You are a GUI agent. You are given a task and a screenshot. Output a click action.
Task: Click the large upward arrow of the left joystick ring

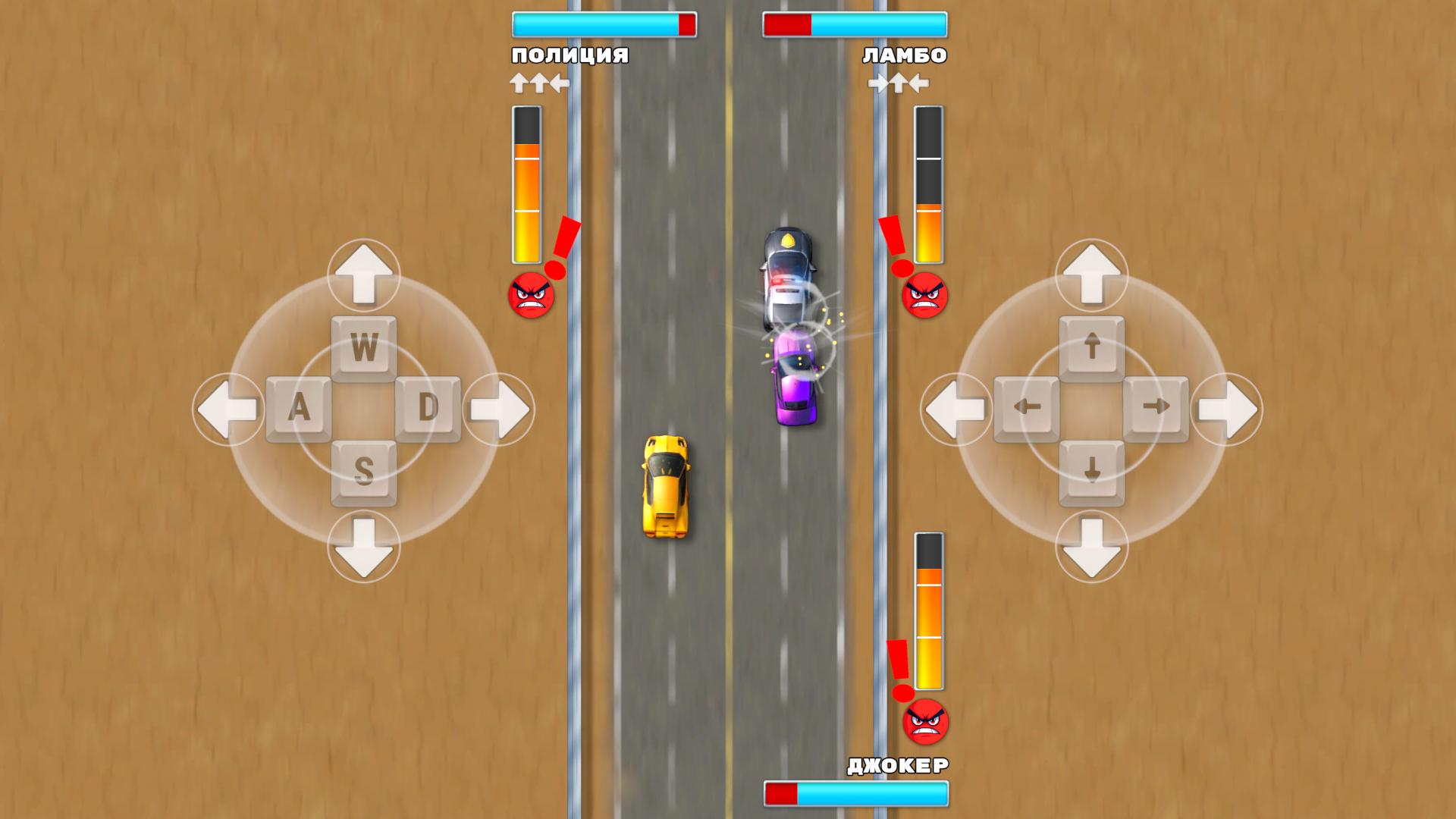(364, 275)
